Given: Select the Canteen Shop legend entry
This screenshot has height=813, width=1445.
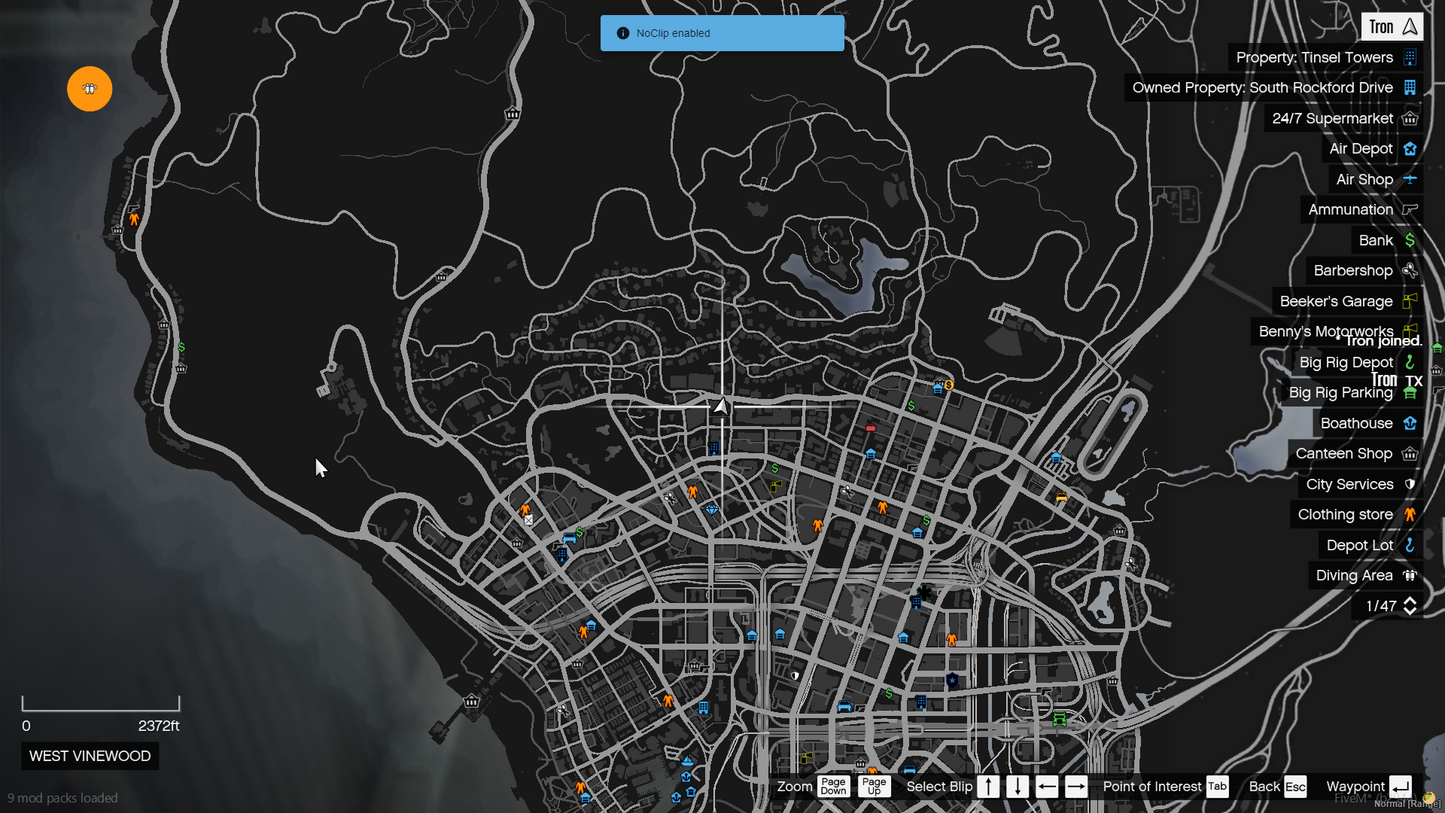Looking at the screenshot, I should (1343, 454).
